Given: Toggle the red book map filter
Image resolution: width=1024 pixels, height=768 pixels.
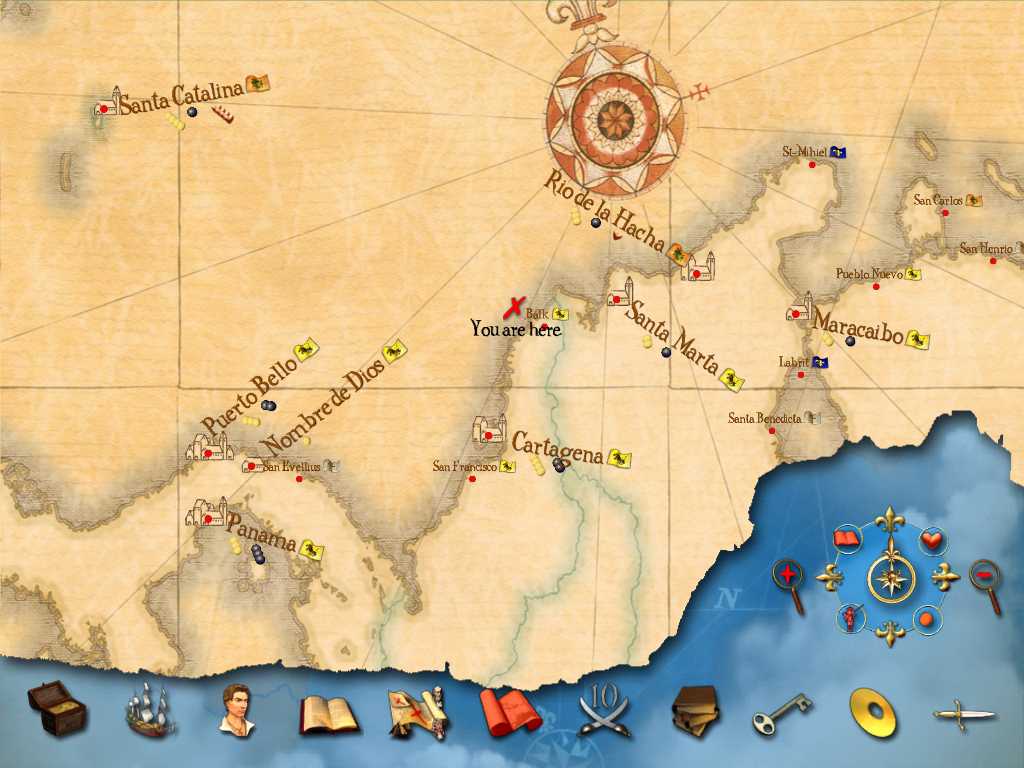Looking at the screenshot, I should coord(847,540).
